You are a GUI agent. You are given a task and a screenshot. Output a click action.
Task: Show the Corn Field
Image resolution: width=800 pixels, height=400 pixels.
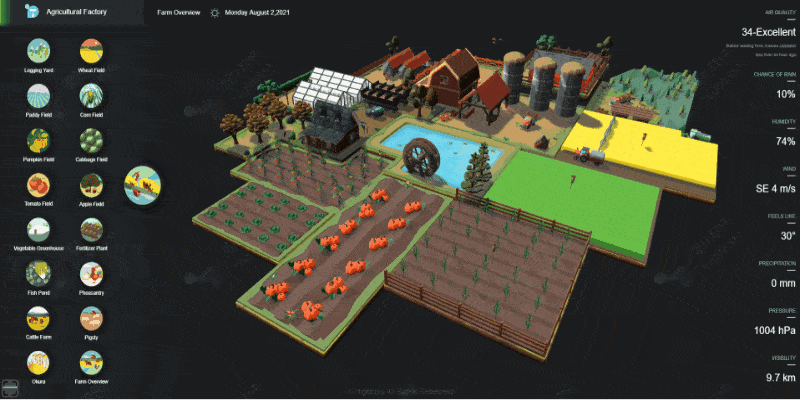pos(91,97)
